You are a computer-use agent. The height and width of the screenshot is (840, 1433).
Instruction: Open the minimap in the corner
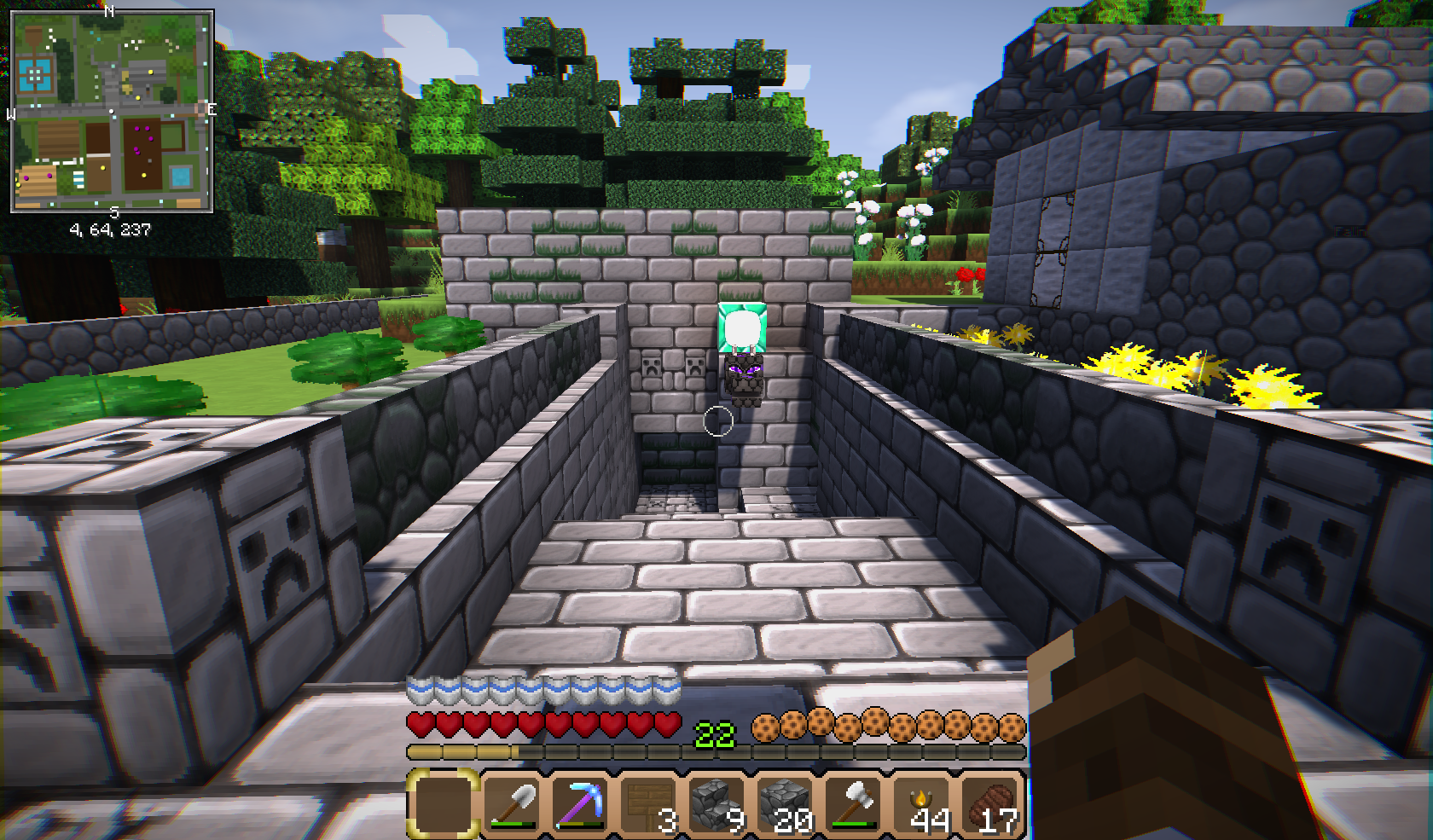pyautogui.click(x=112, y=111)
